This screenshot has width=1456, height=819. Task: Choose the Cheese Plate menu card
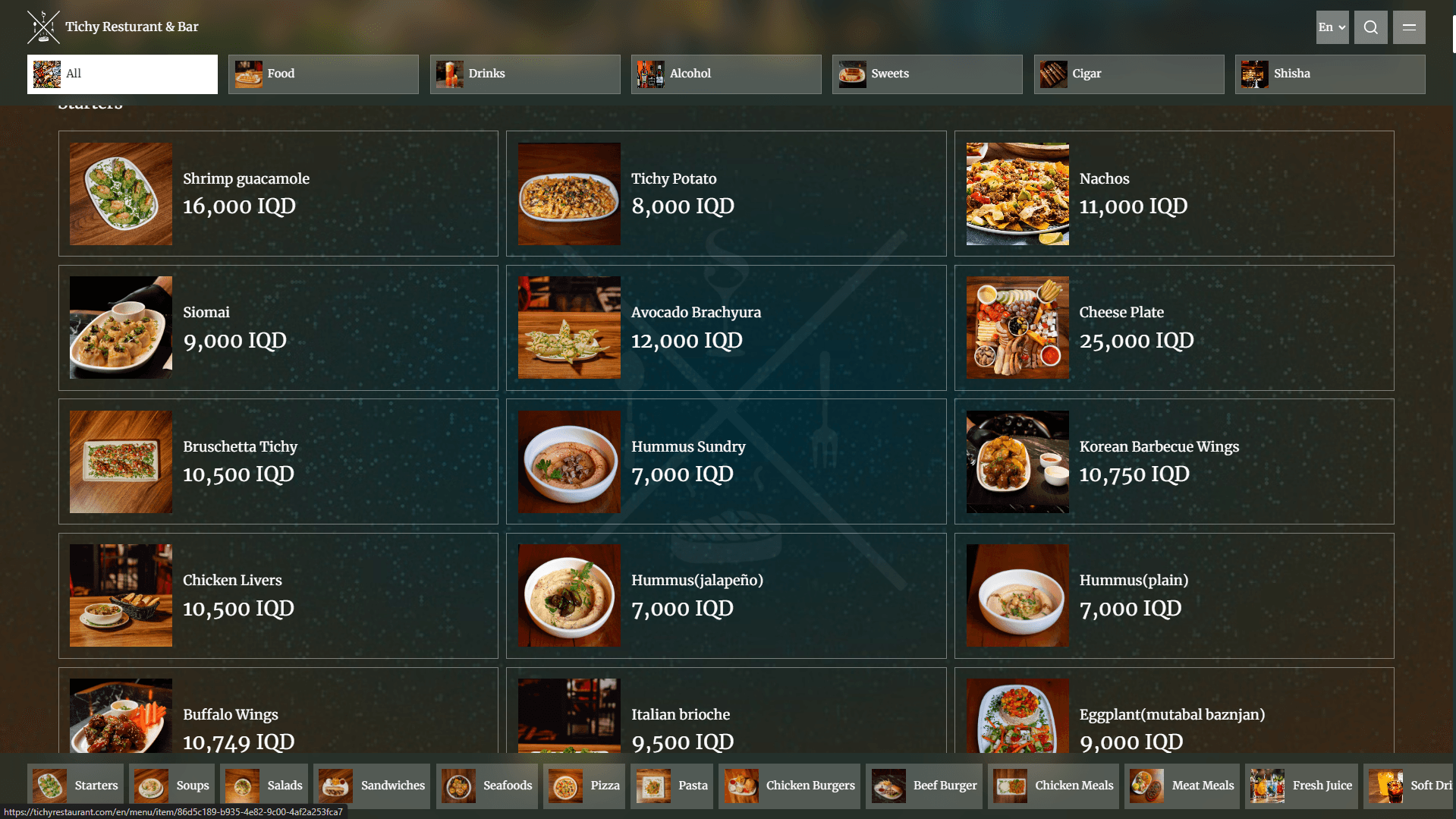tap(1174, 328)
